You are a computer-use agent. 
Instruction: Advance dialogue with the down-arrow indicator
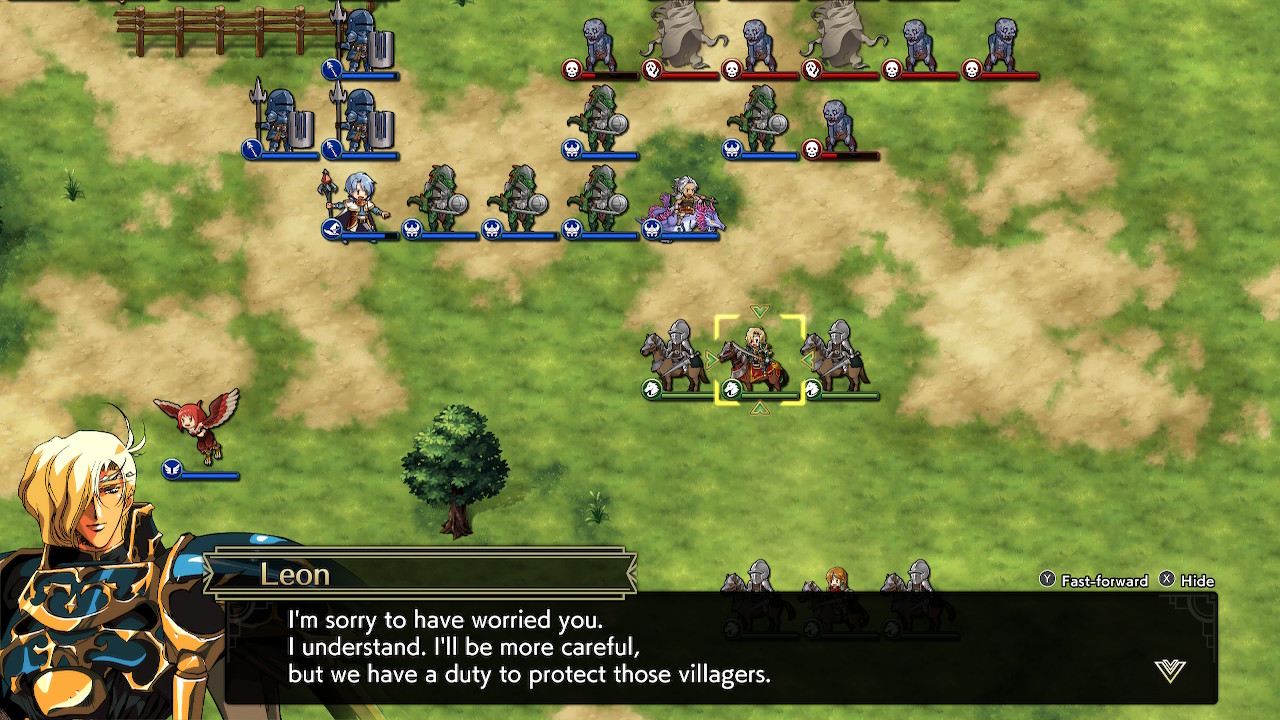coord(1169,670)
